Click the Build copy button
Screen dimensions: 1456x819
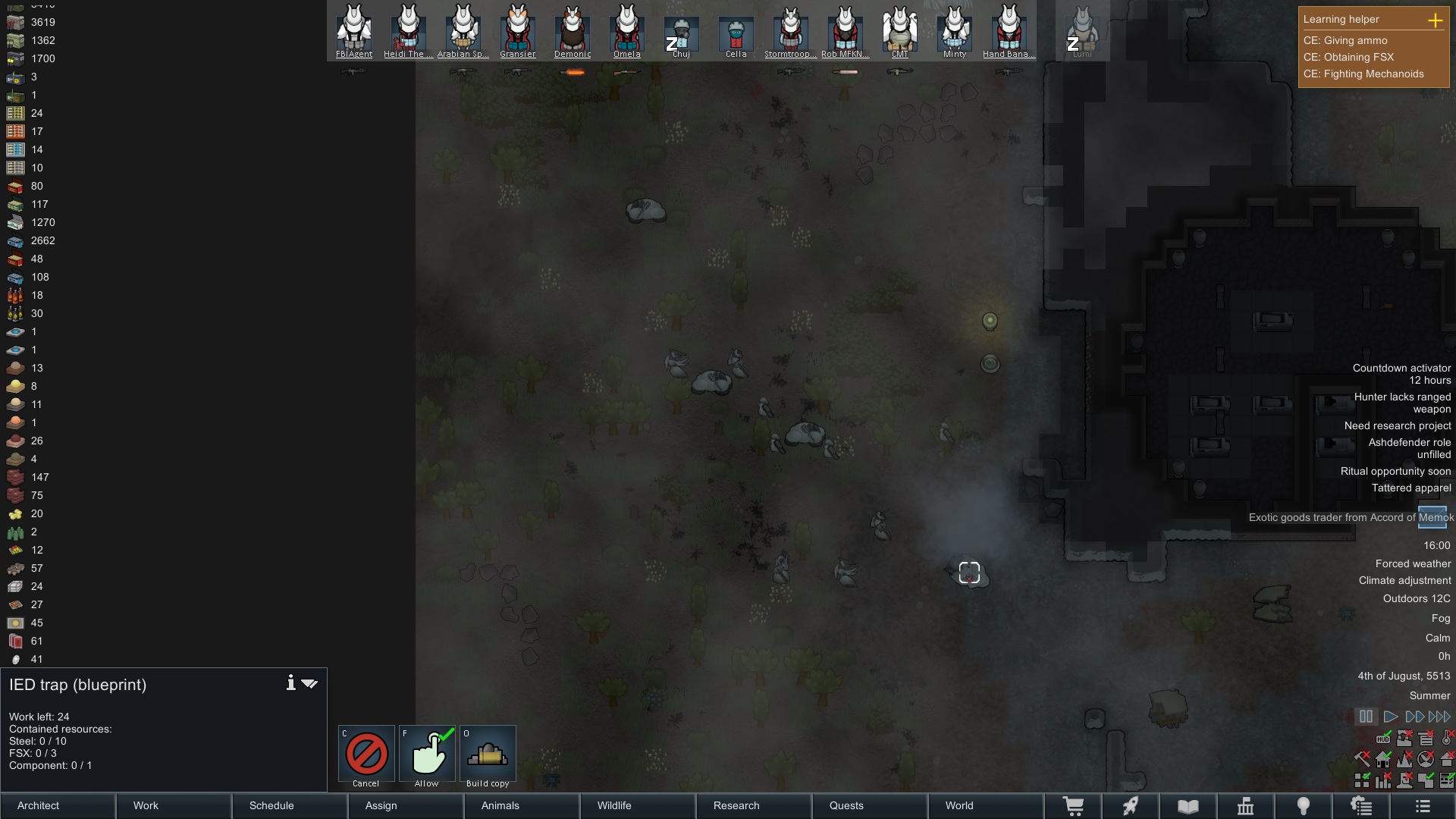pyautogui.click(x=488, y=754)
